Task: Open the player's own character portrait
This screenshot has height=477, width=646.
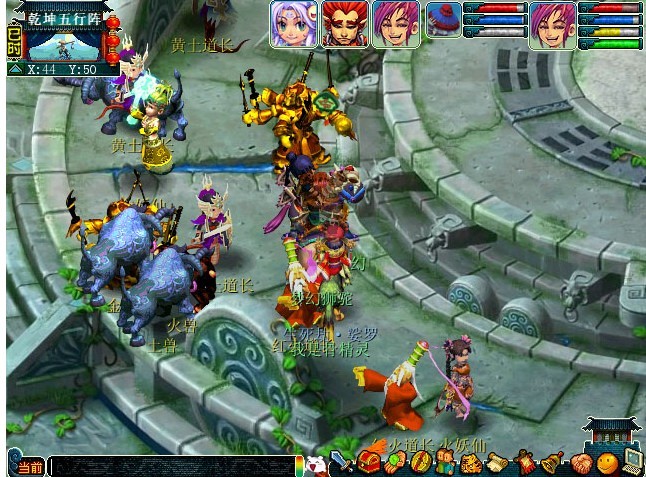Action: point(553,24)
